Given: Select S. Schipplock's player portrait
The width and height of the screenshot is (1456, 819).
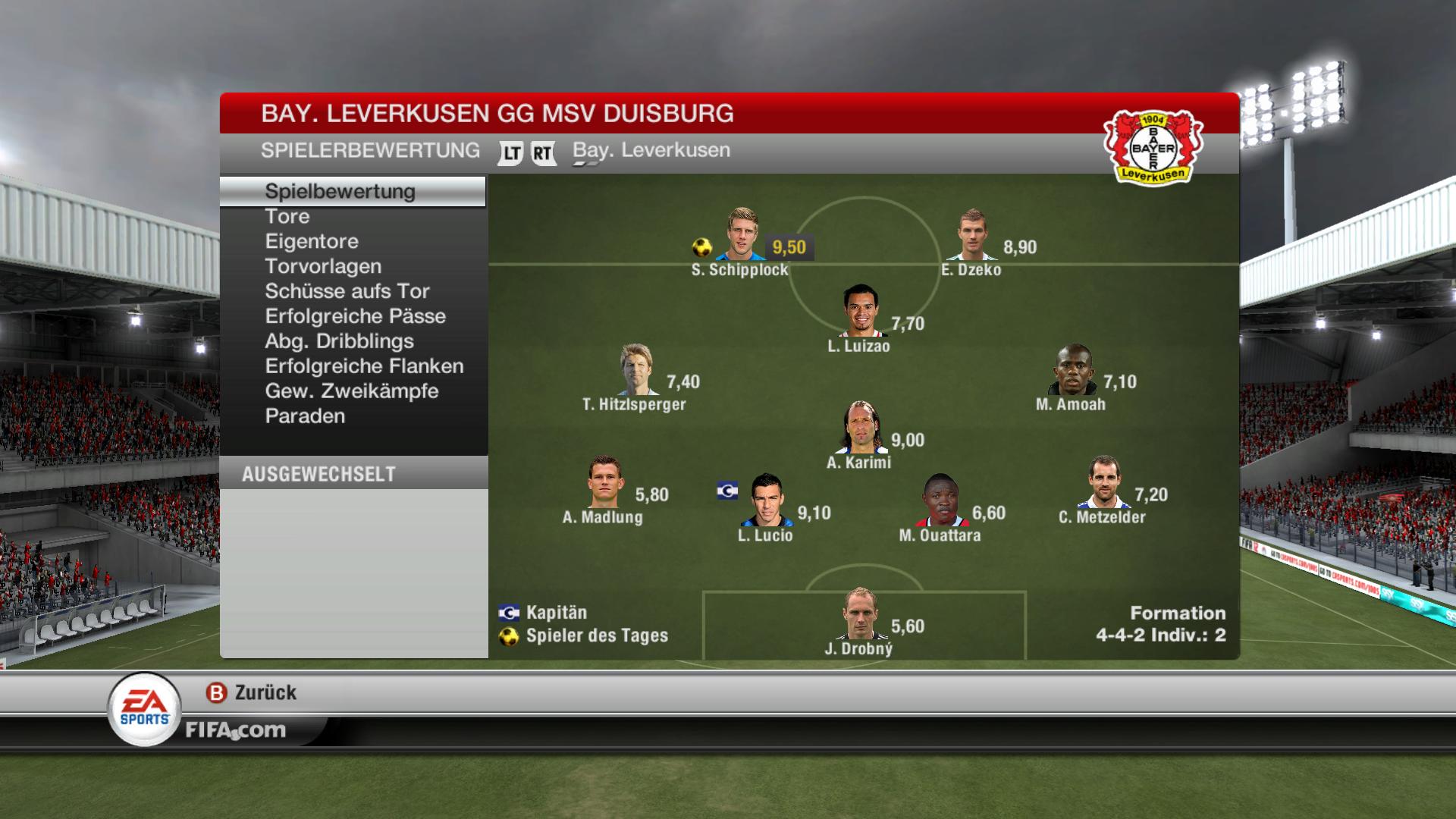Looking at the screenshot, I should point(742,235).
